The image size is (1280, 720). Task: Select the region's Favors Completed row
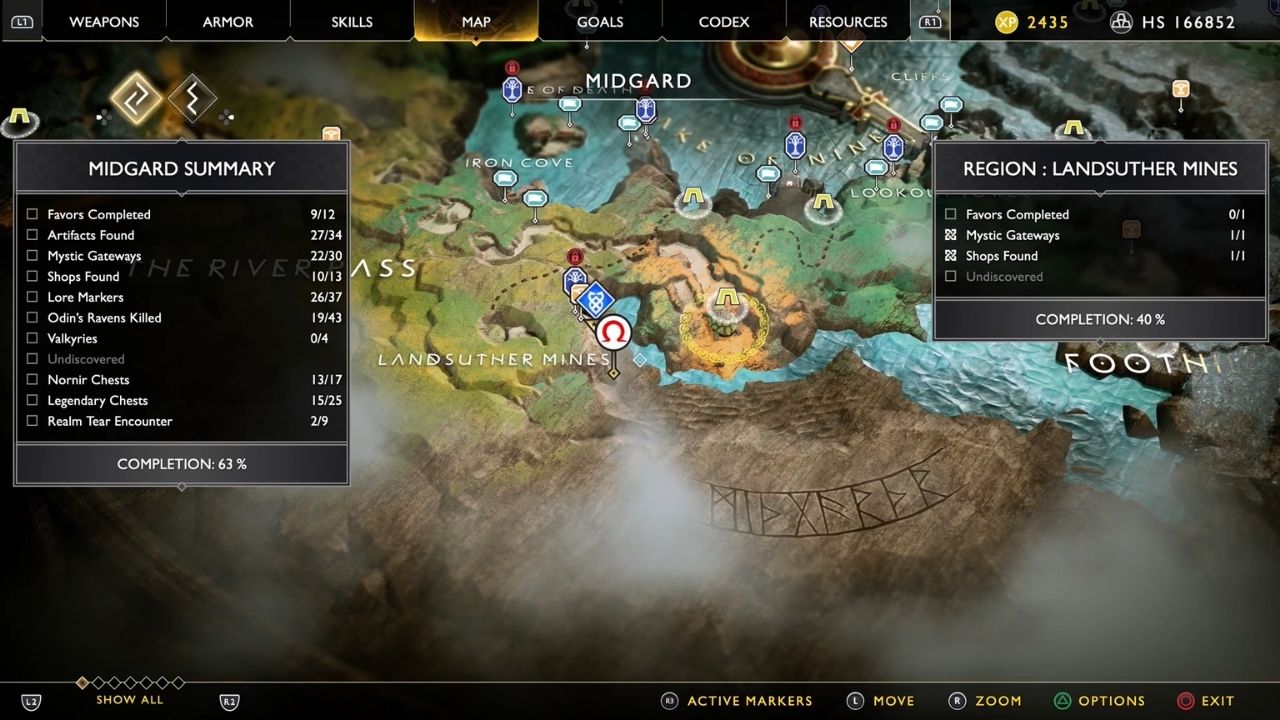(1098, 214)
